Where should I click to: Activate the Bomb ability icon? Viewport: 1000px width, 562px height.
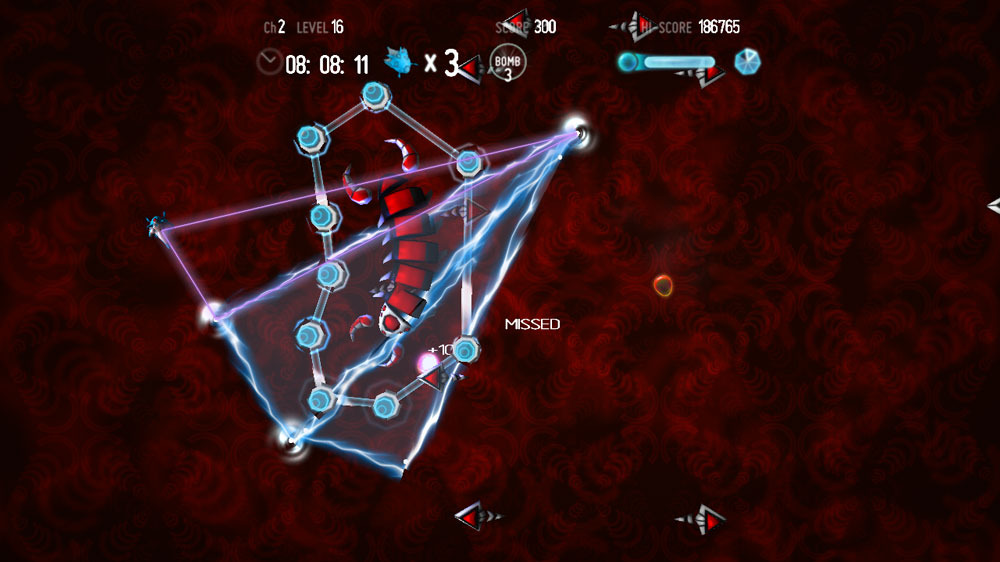pyautogui.click(x=508, y=64)
